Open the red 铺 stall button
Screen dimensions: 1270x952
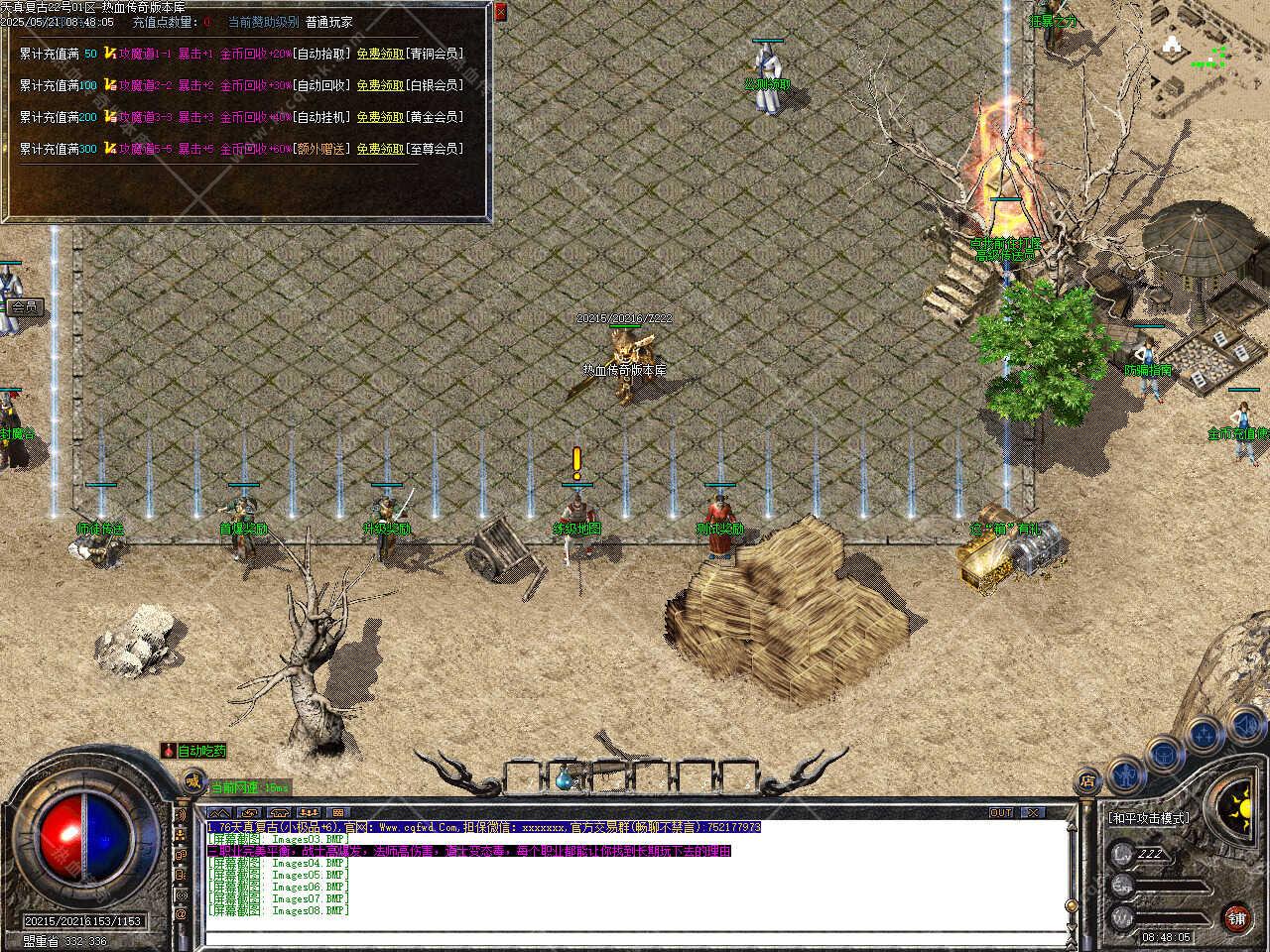(x=1236, y=918)
